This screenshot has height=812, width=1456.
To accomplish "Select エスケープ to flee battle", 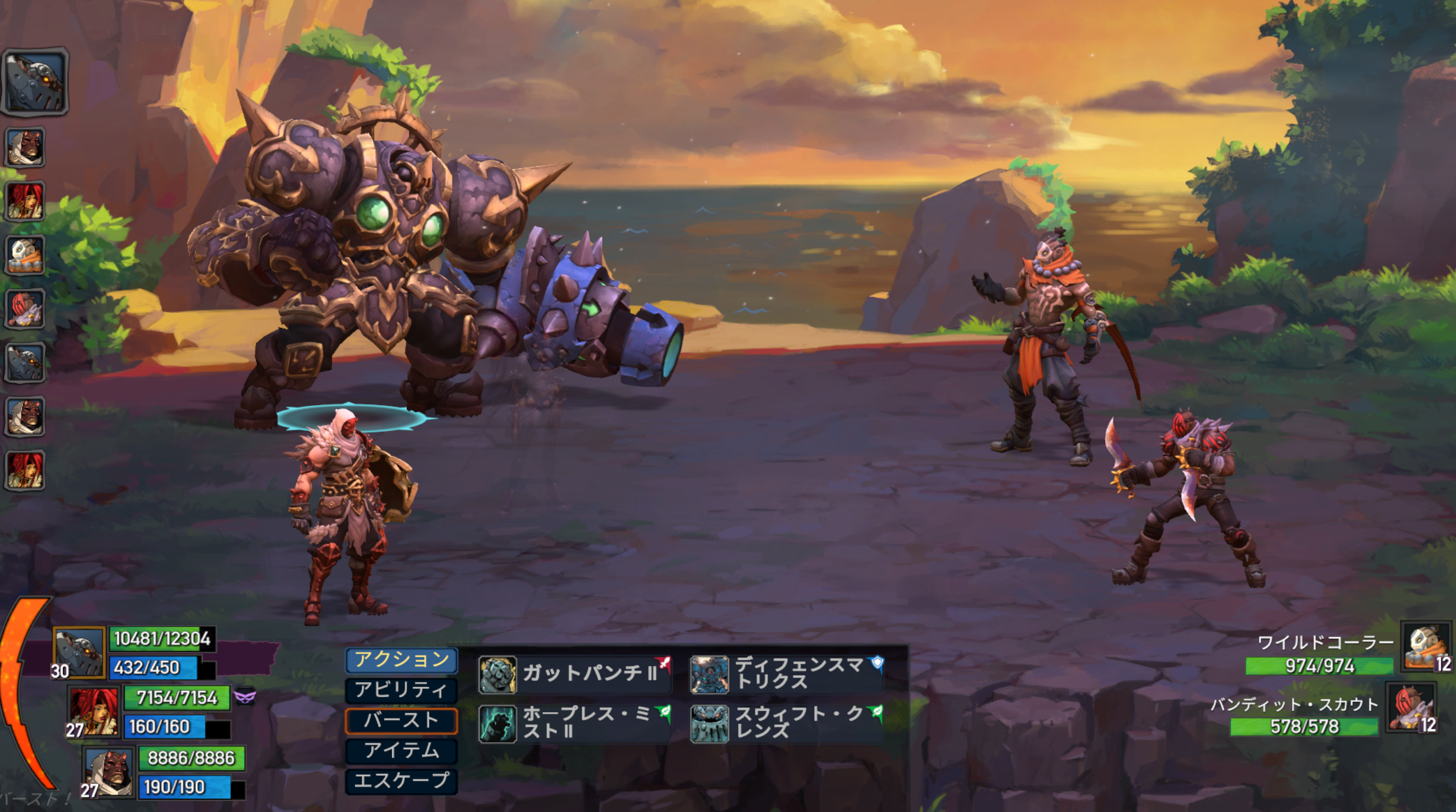I will coord(401,781).
